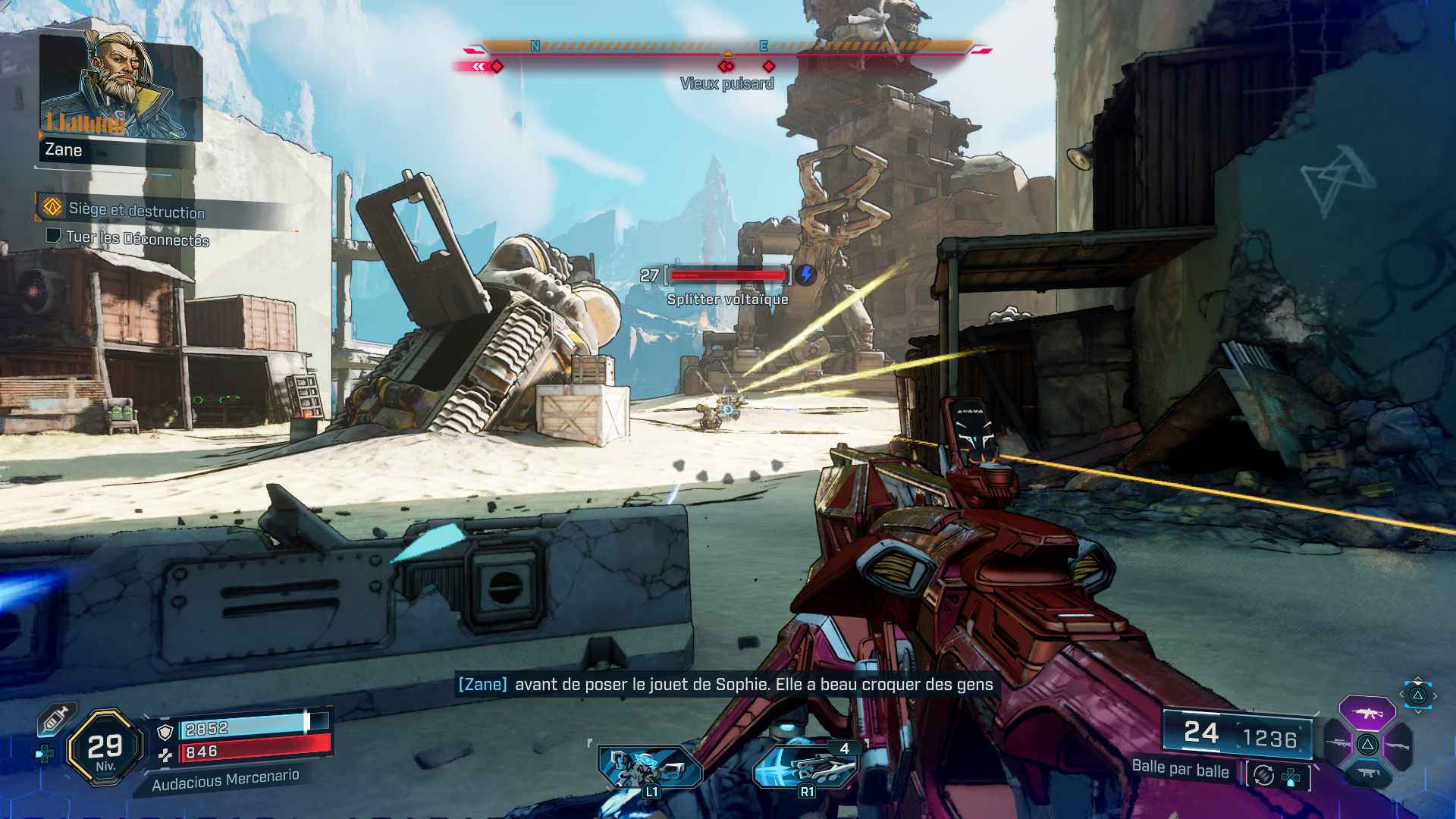Open the next weapon with the right chevron
This screenshot has width=1456, height=819.
click(1435, 695)
